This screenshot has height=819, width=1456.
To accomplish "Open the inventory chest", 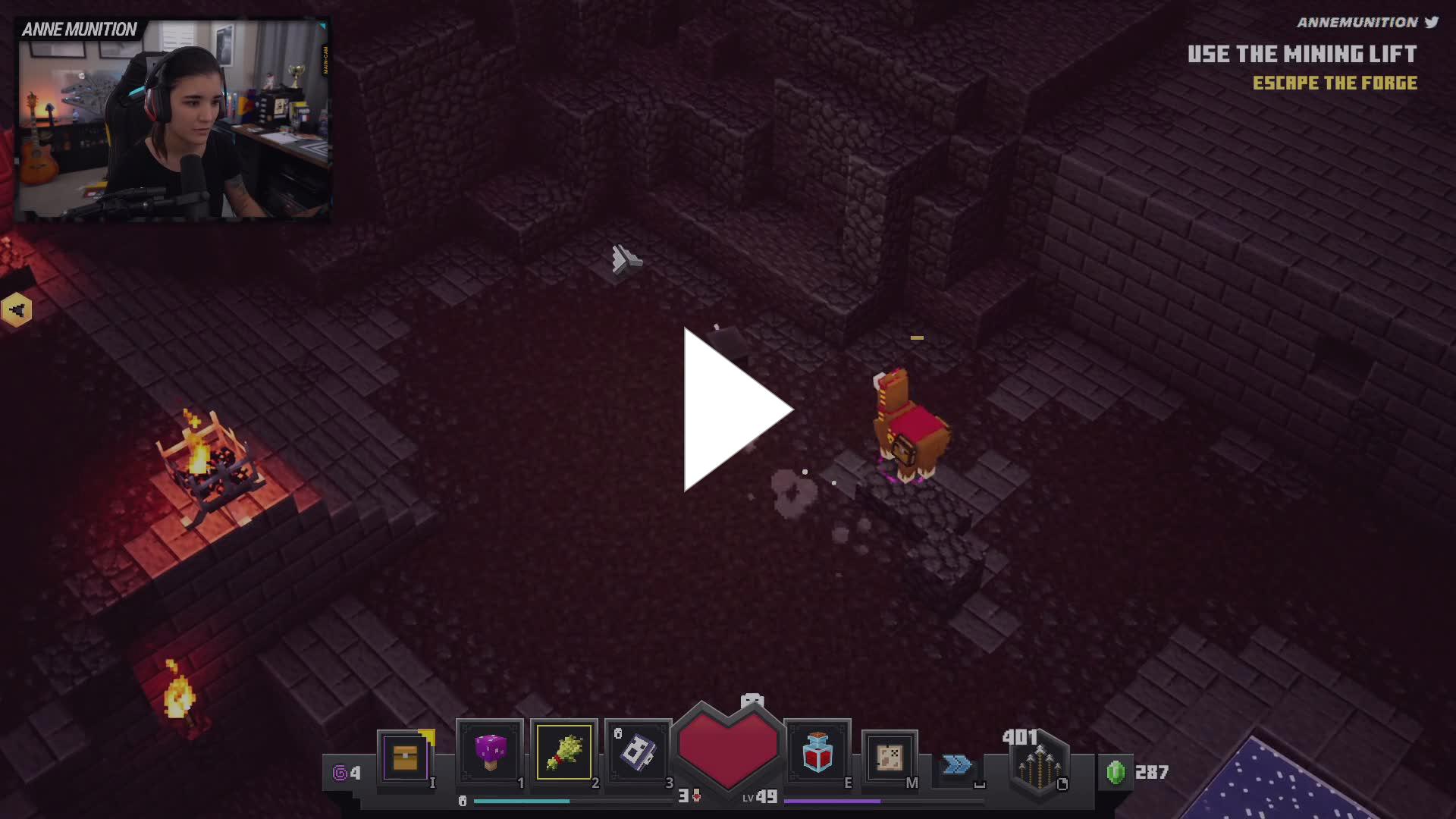I will coord(406,757).
